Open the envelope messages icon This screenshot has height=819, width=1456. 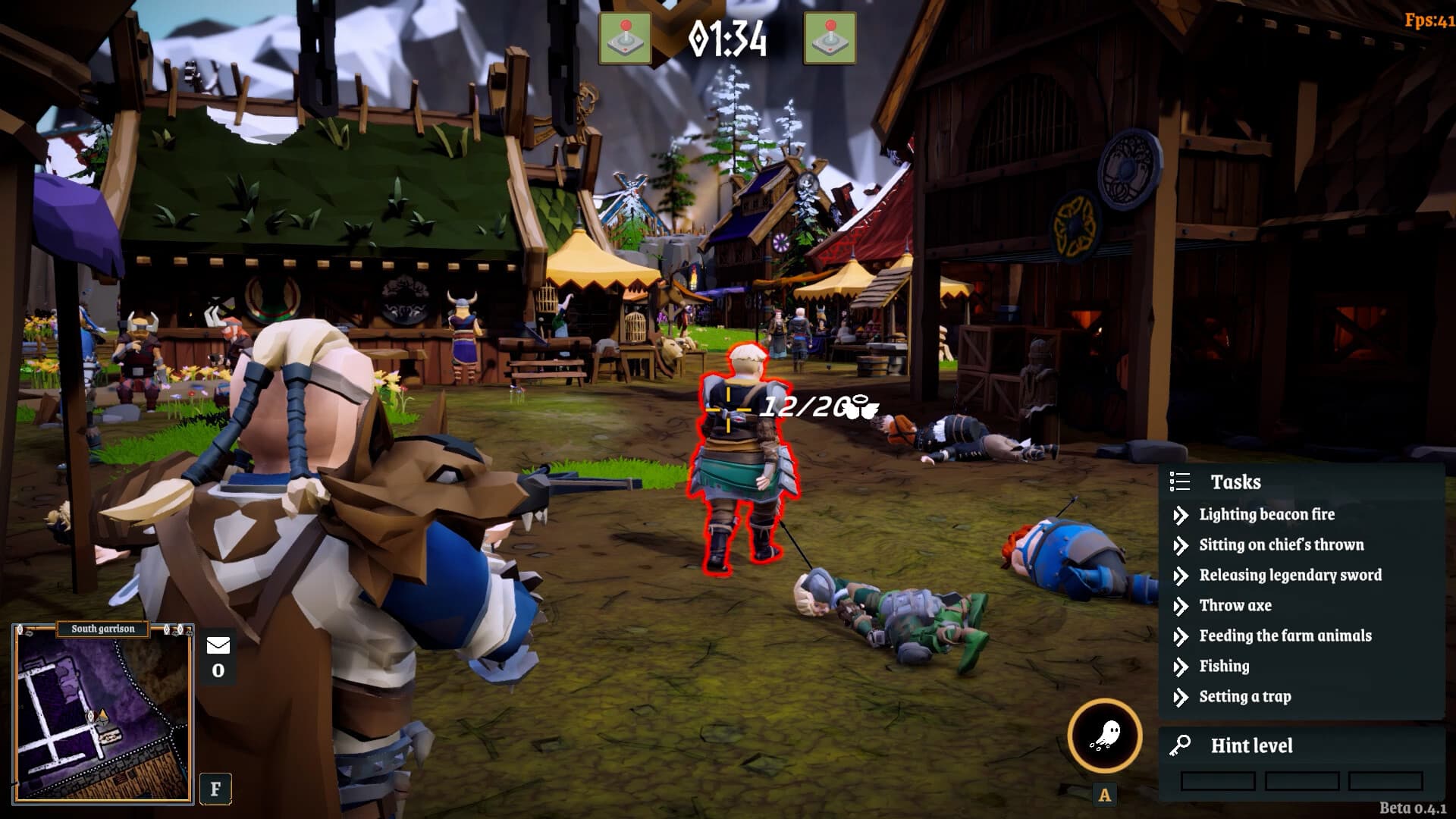click(218, 646)
